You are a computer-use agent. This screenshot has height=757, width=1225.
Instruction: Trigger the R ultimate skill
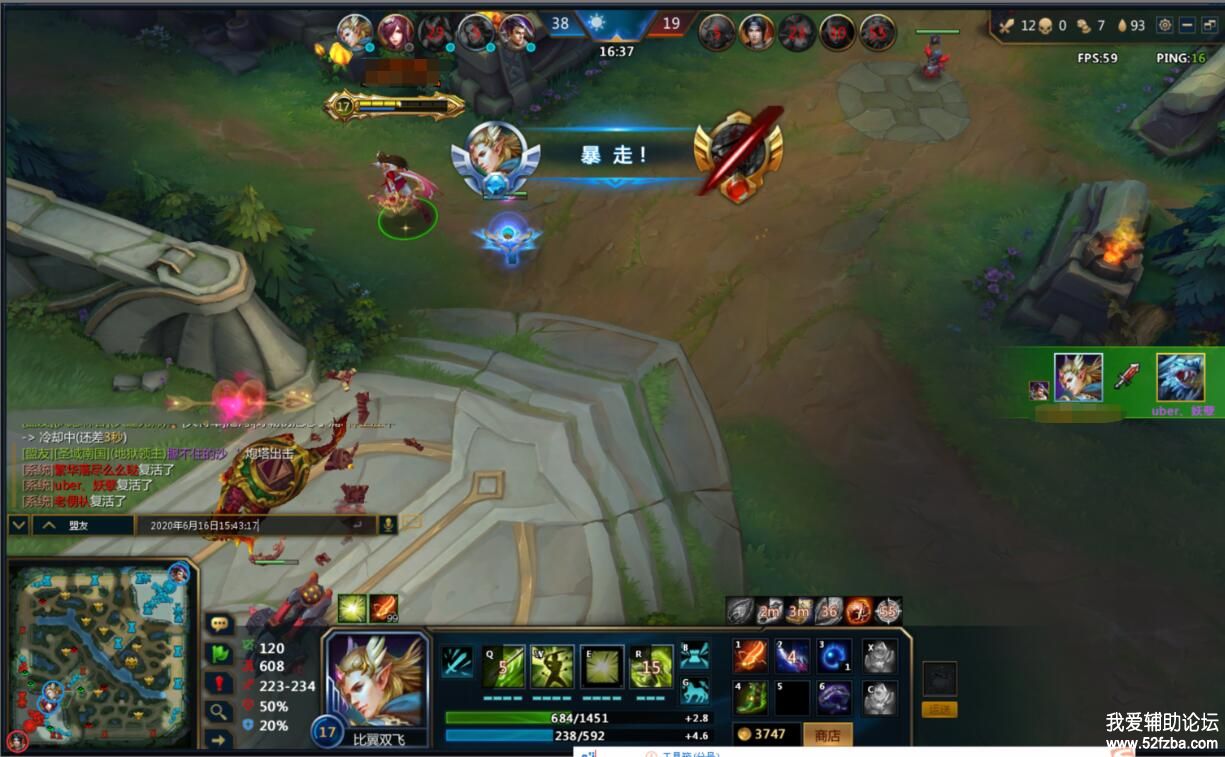[x=651, y=665]
